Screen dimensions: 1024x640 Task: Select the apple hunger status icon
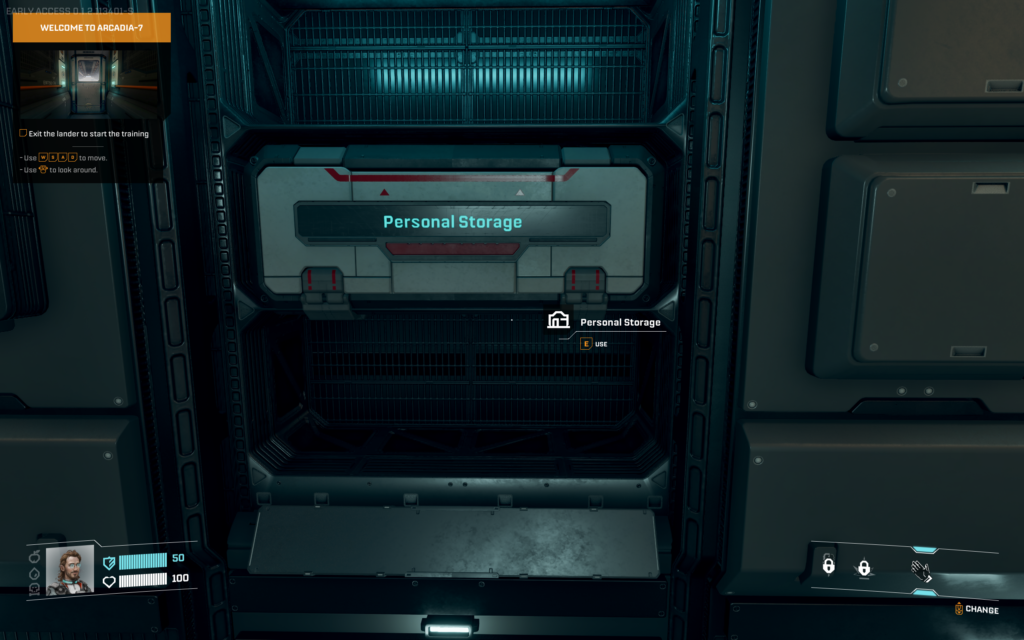click(x=34, y=557)
